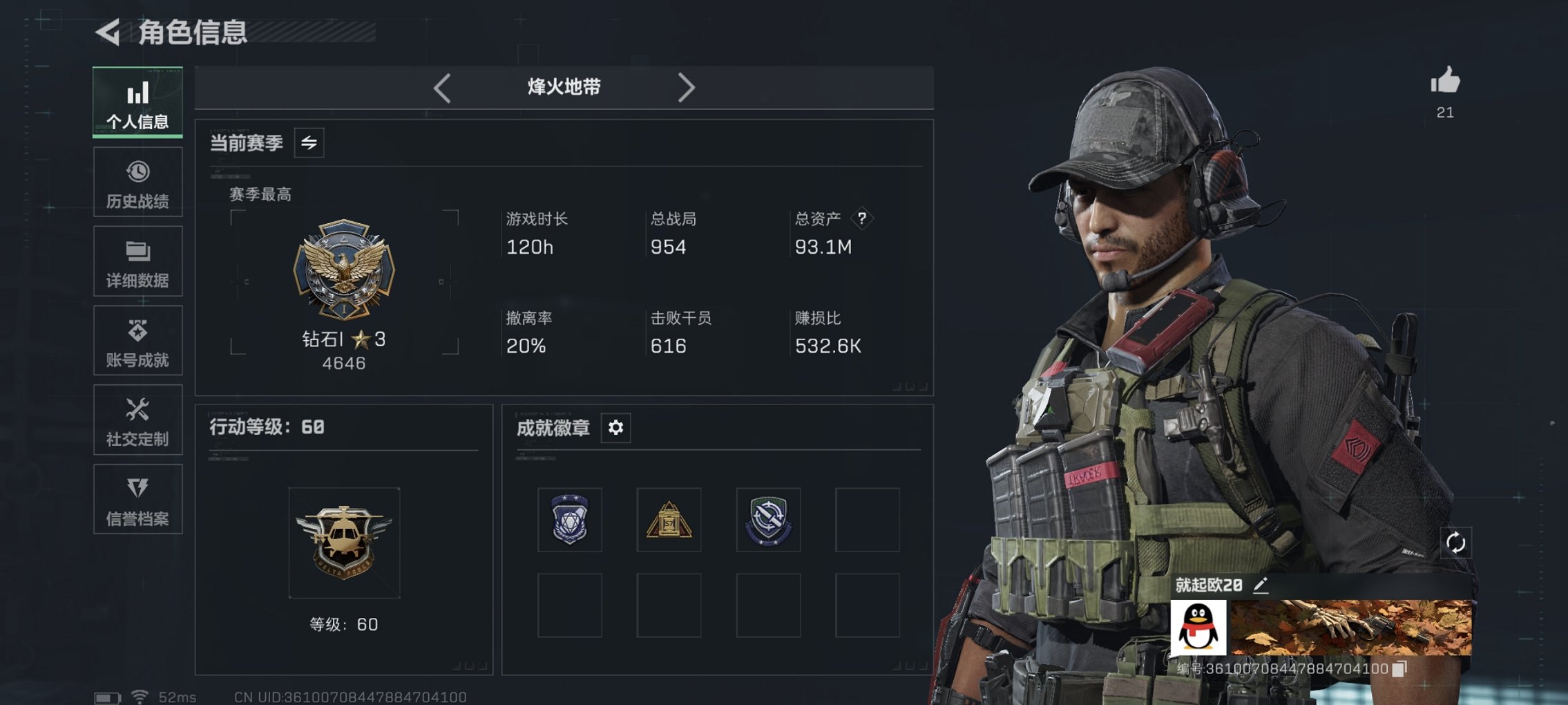
Task: Open the 成就徽章 gear settings icon
Action: pyautogui.click(x=615, y=428)
